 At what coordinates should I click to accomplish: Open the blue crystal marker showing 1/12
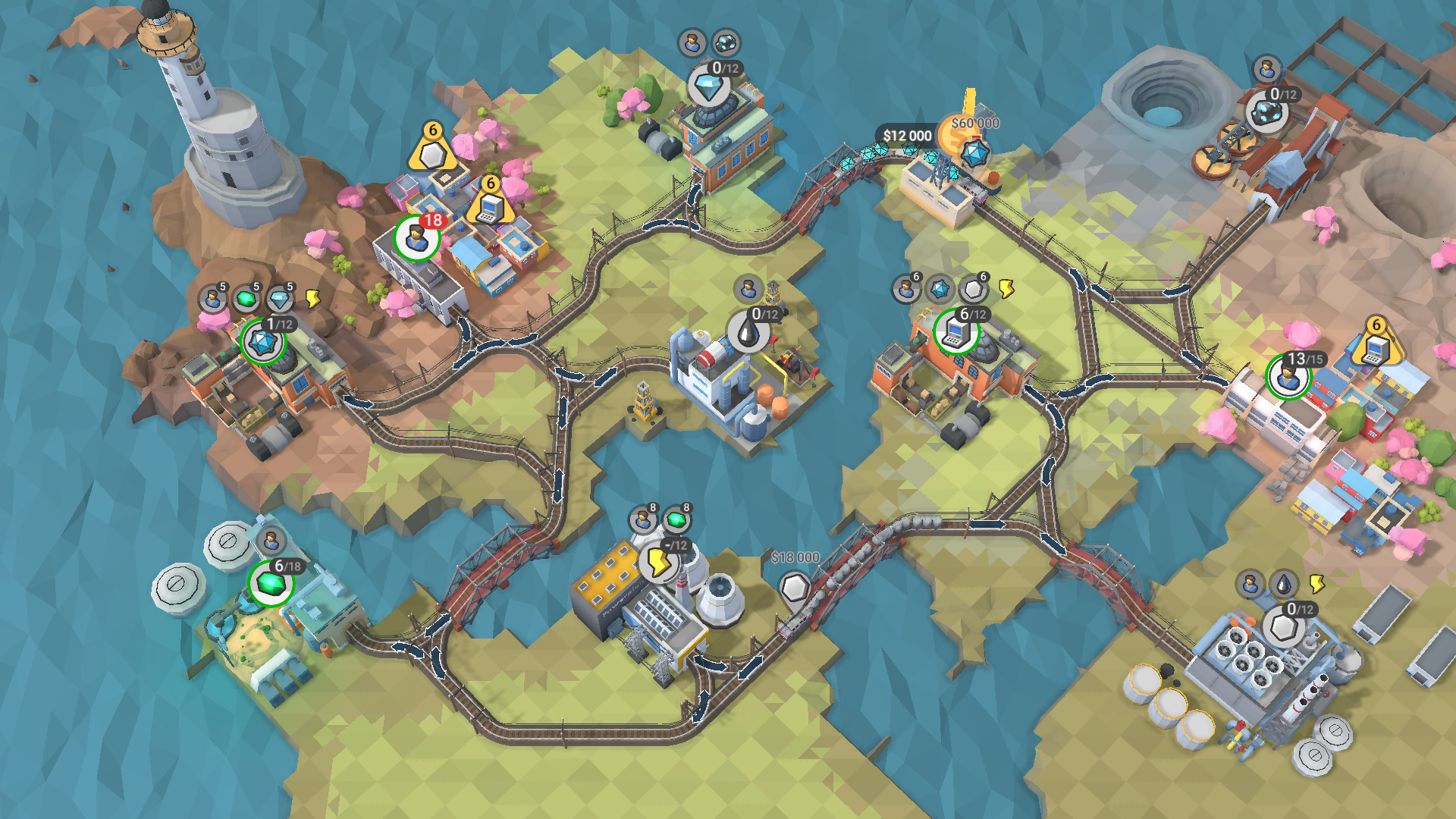click(262, 343)
